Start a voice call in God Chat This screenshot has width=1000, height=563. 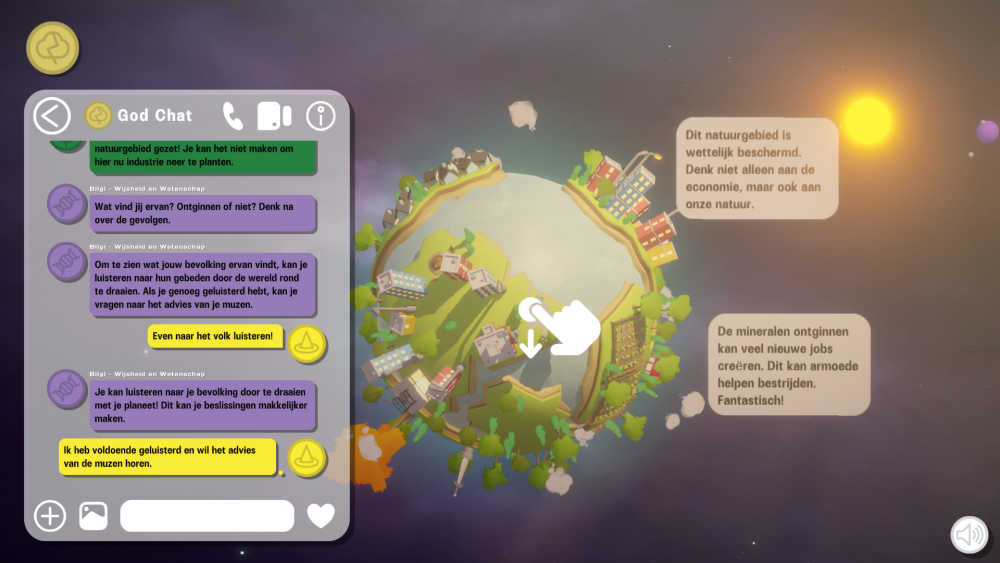[x=233, y=116]
